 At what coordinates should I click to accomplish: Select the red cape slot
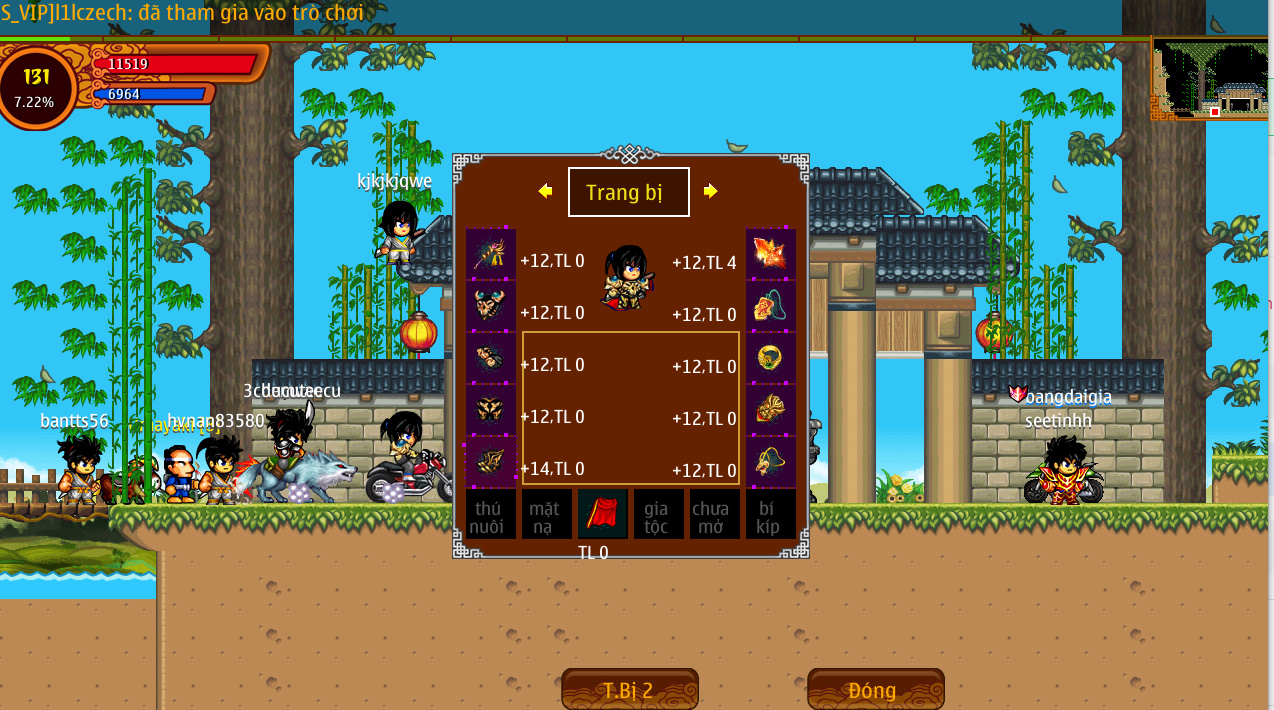click(x=602, y=515)
